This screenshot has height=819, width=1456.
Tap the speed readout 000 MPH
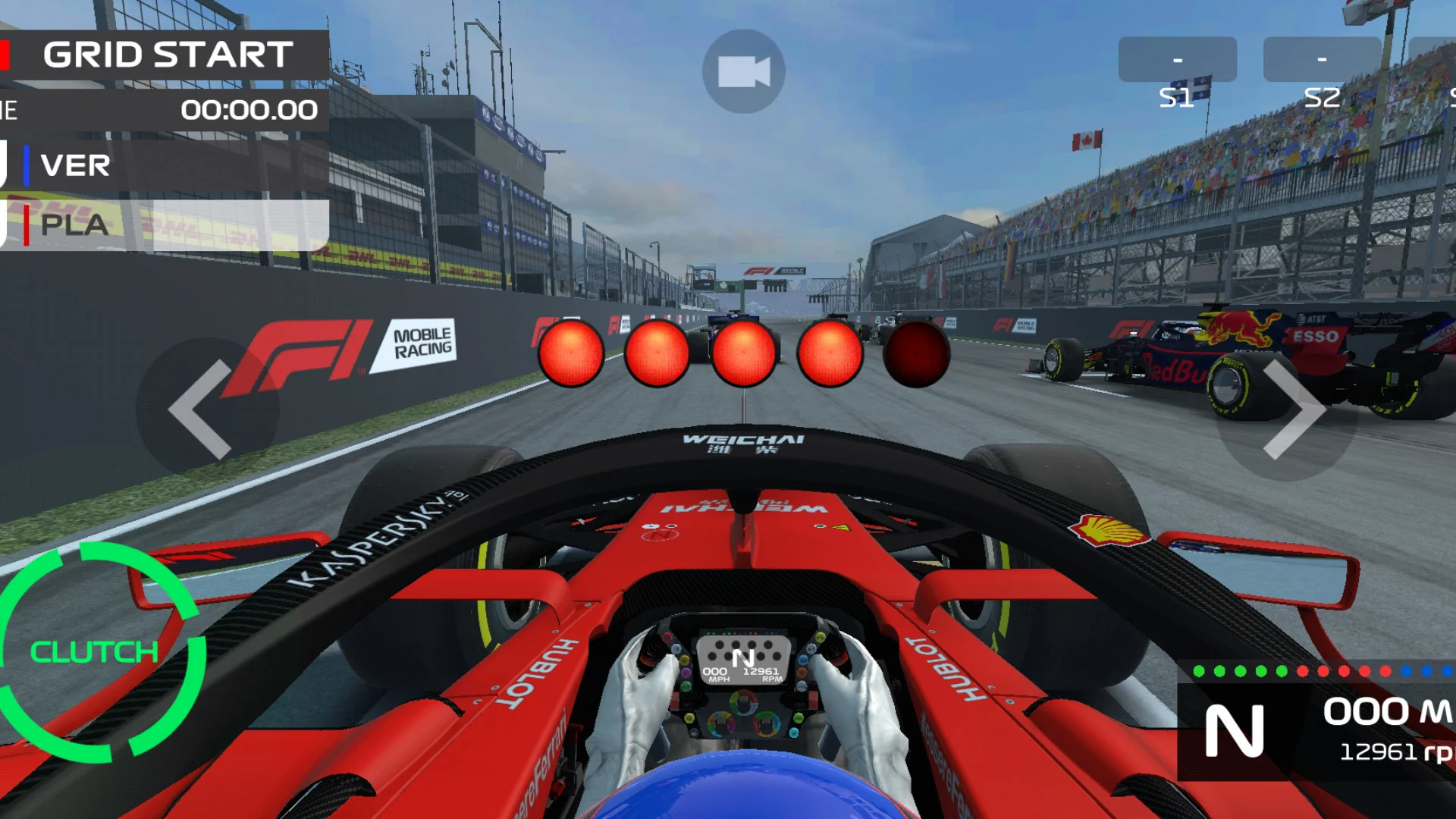[x=1395, y=713]
